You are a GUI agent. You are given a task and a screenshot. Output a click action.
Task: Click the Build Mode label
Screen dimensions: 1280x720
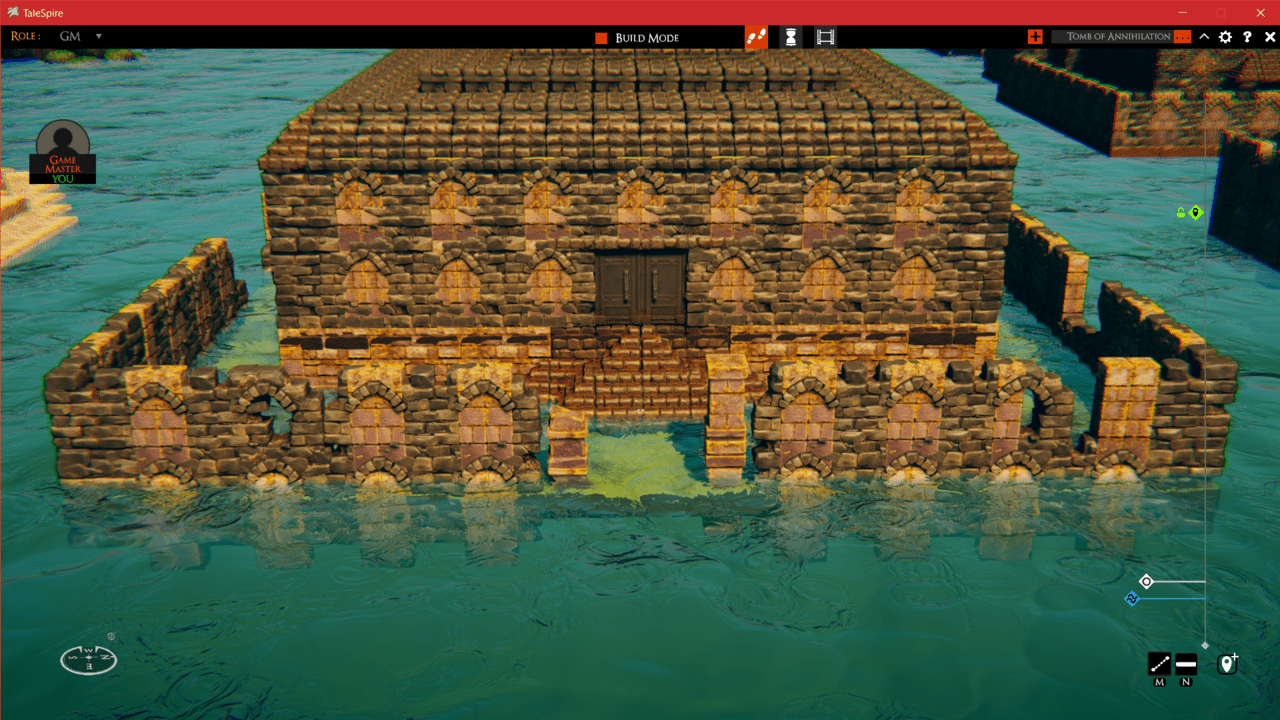645,36
